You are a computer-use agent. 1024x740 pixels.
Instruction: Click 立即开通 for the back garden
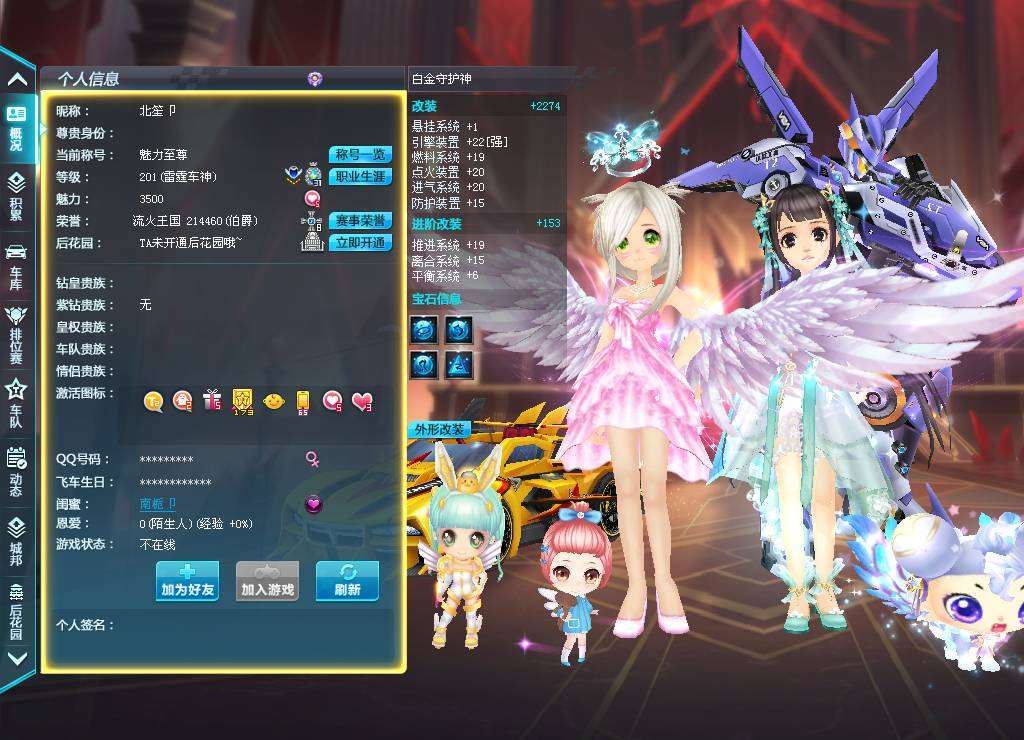(x=360, y=243)
